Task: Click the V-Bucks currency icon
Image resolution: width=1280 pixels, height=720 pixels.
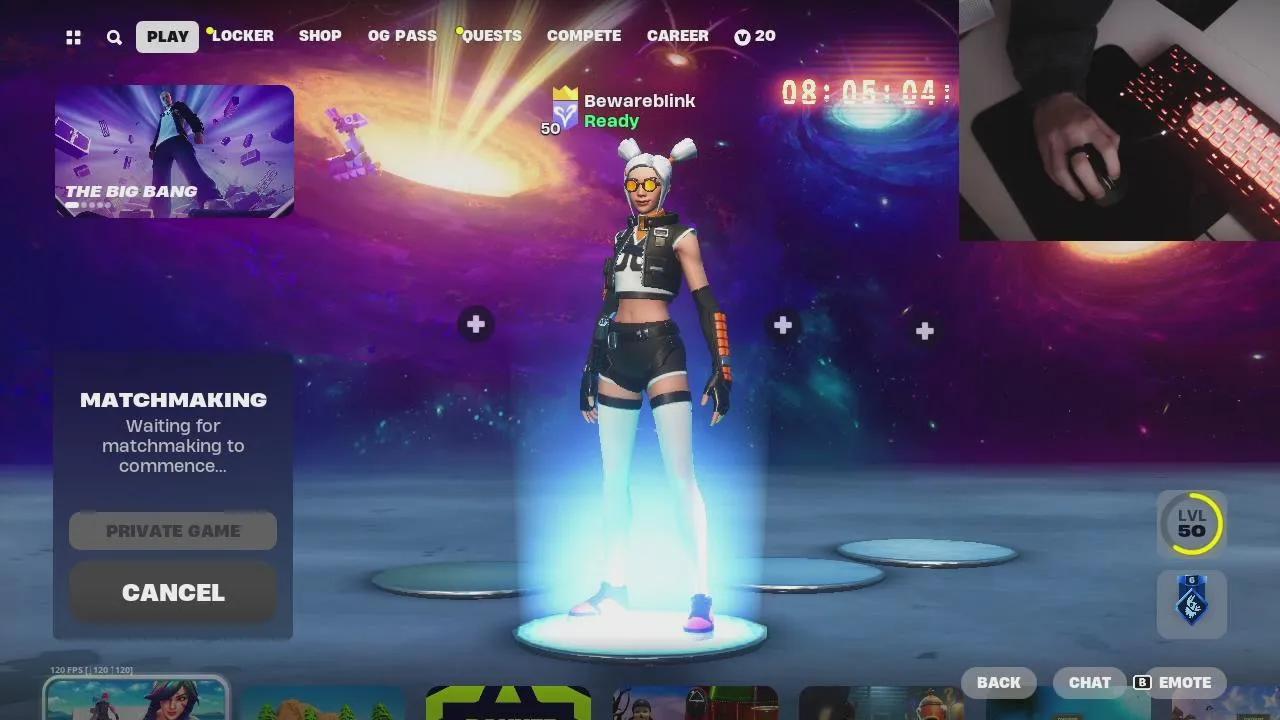Action: tap(741, 36)
